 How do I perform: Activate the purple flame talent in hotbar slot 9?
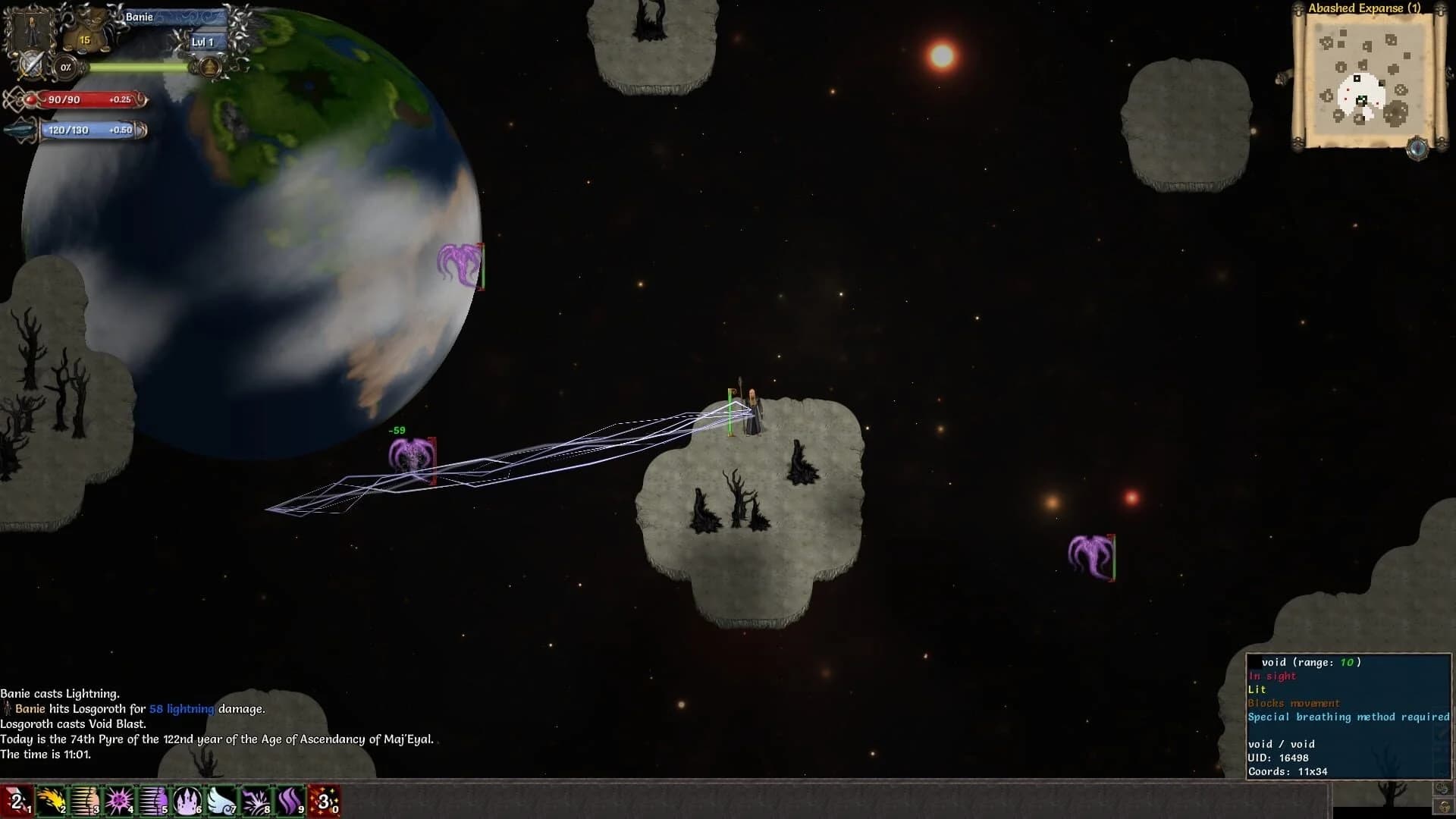[x=289, y=800]
